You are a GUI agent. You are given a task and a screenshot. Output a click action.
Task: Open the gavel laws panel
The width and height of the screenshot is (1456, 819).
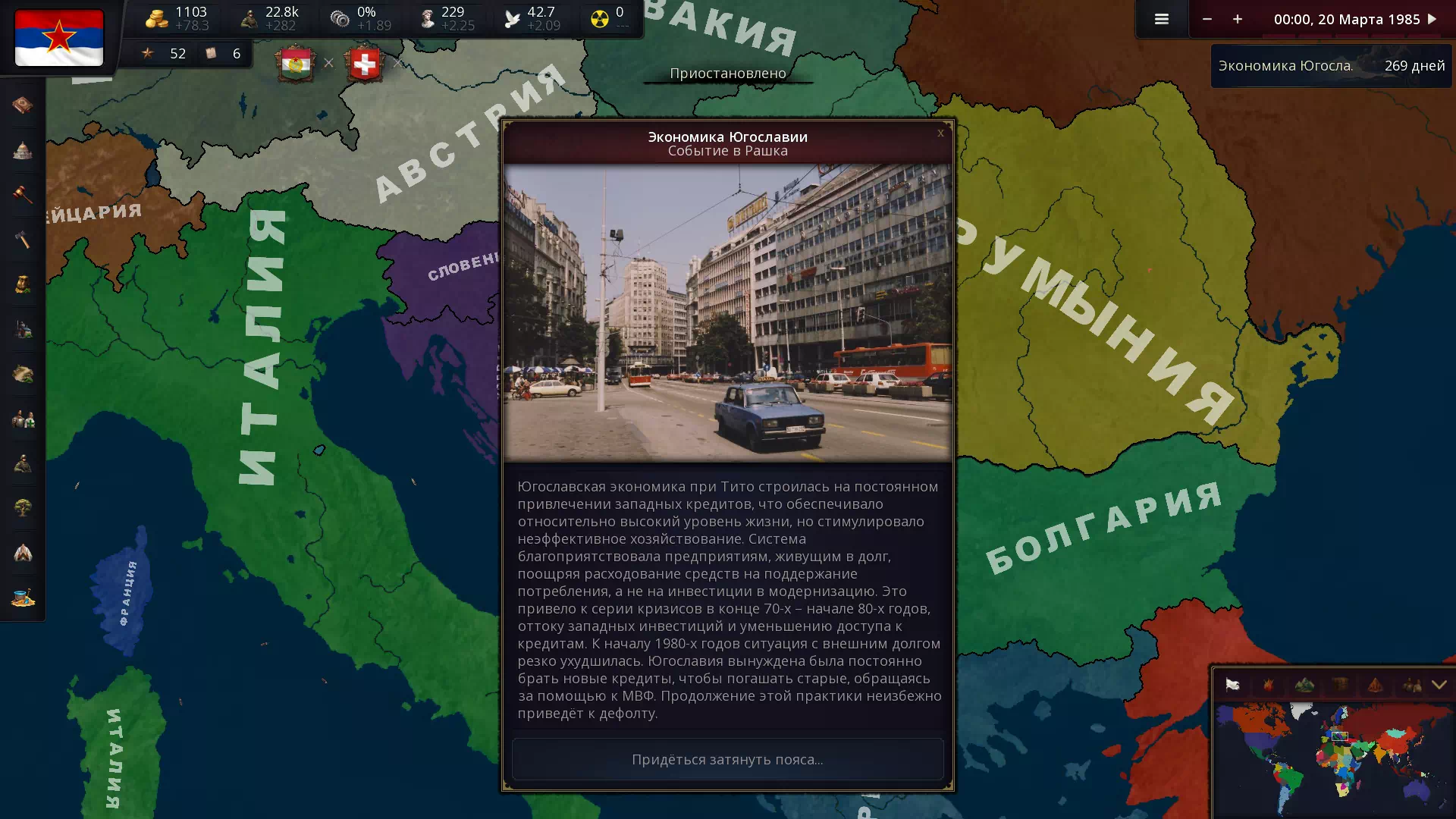[23, 195]
